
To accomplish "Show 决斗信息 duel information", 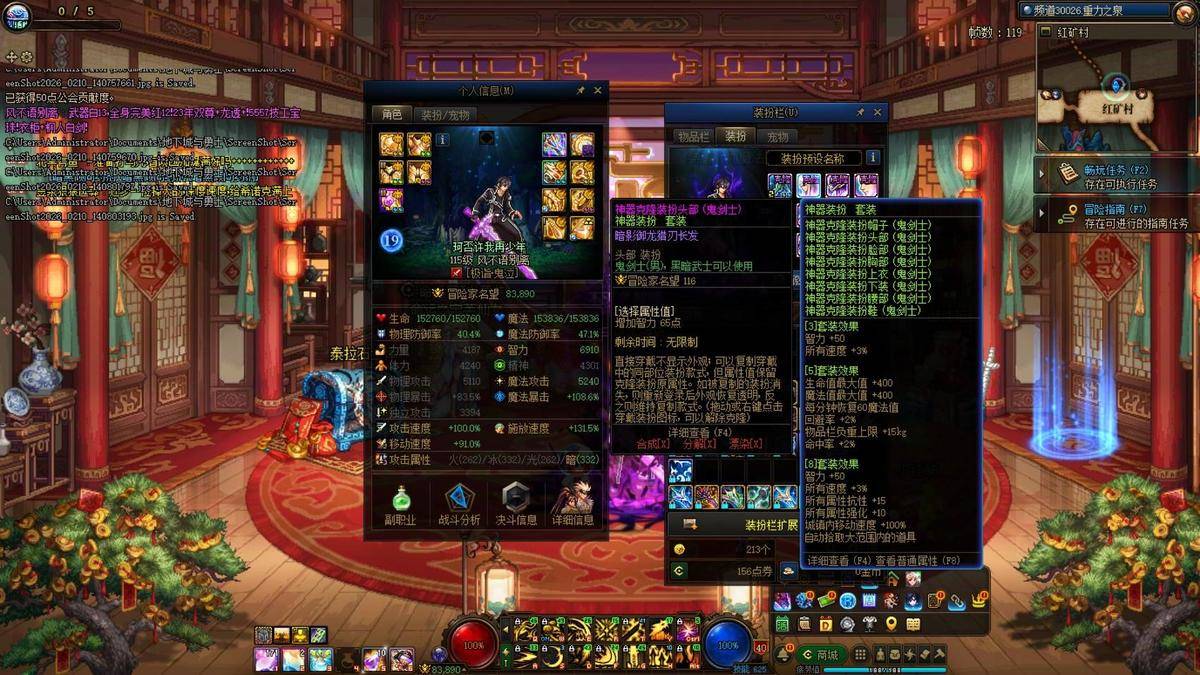I will 515,504.
